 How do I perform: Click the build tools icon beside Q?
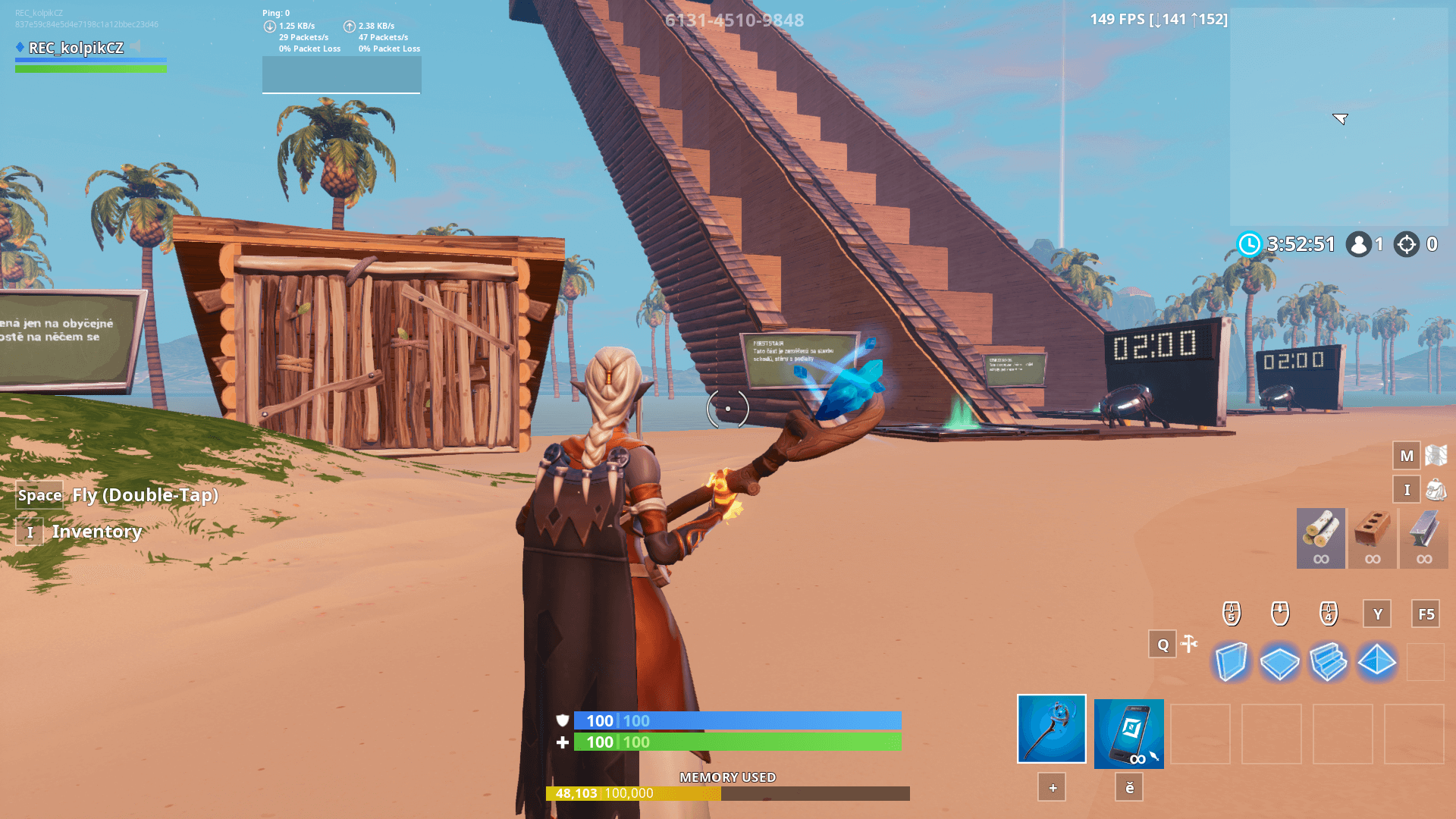point(1188,644)
